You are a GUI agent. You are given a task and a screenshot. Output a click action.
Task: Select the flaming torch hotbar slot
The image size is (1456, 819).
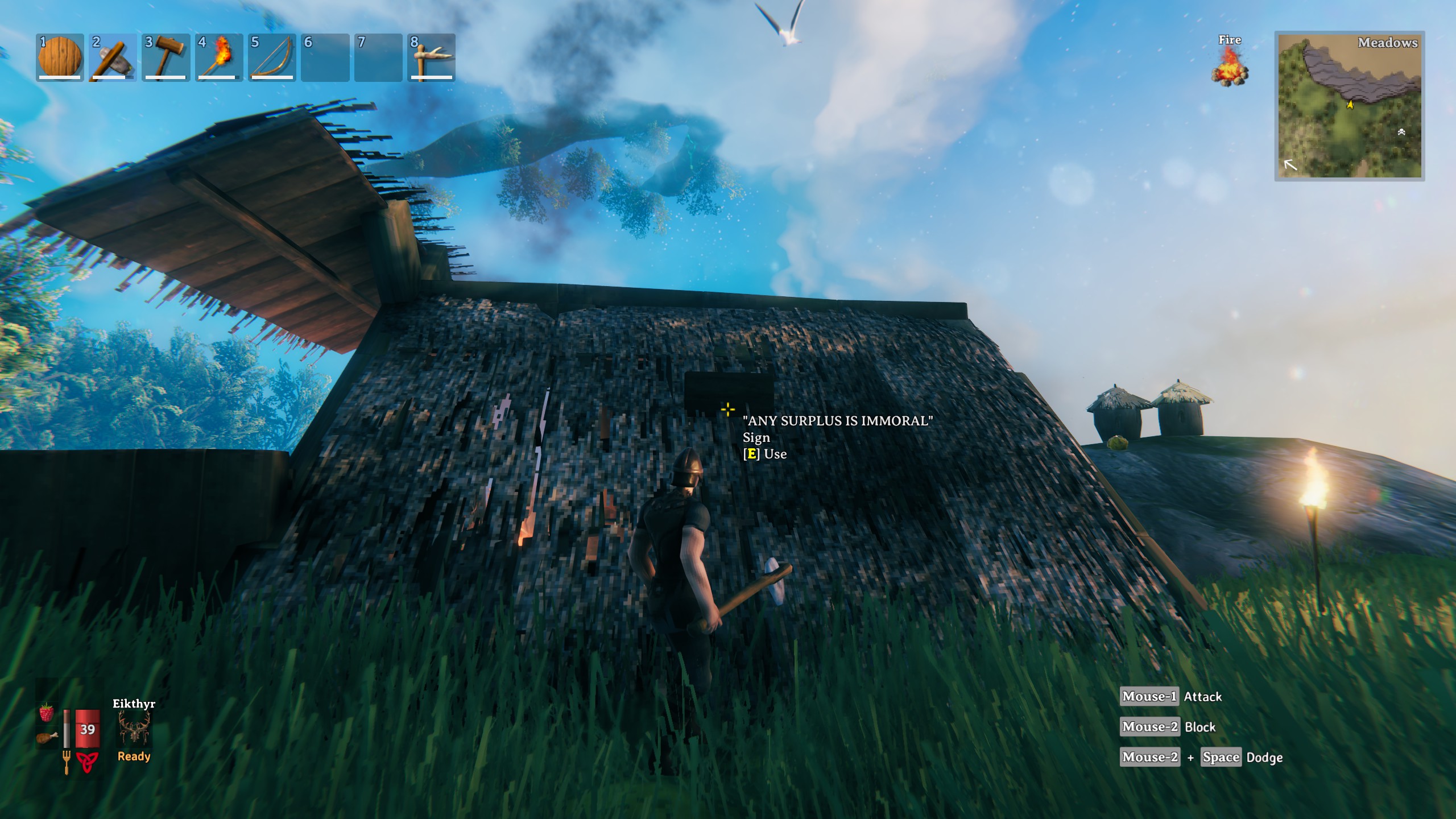[219, 57]
